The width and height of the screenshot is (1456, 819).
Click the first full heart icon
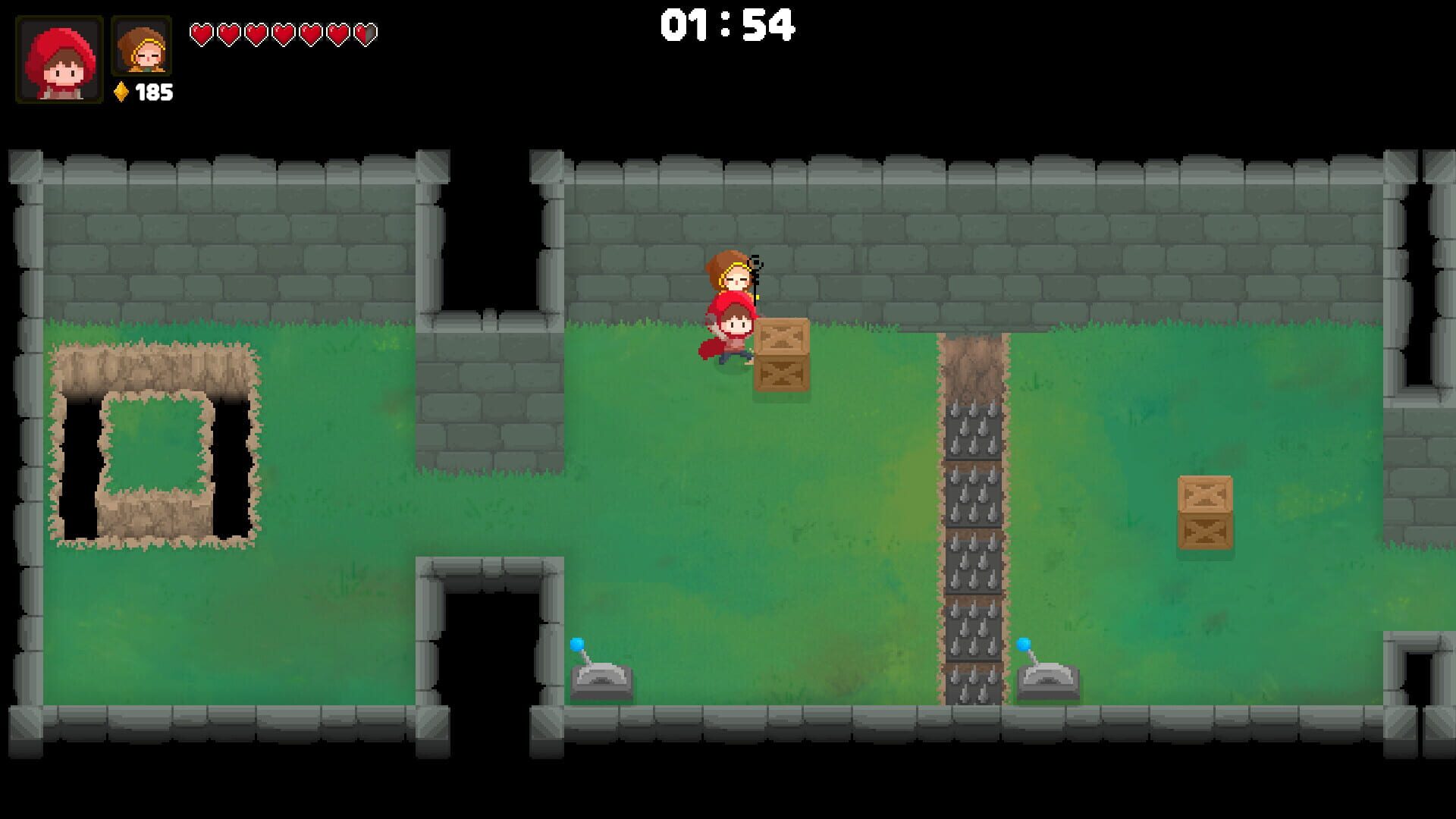(202, 33)
